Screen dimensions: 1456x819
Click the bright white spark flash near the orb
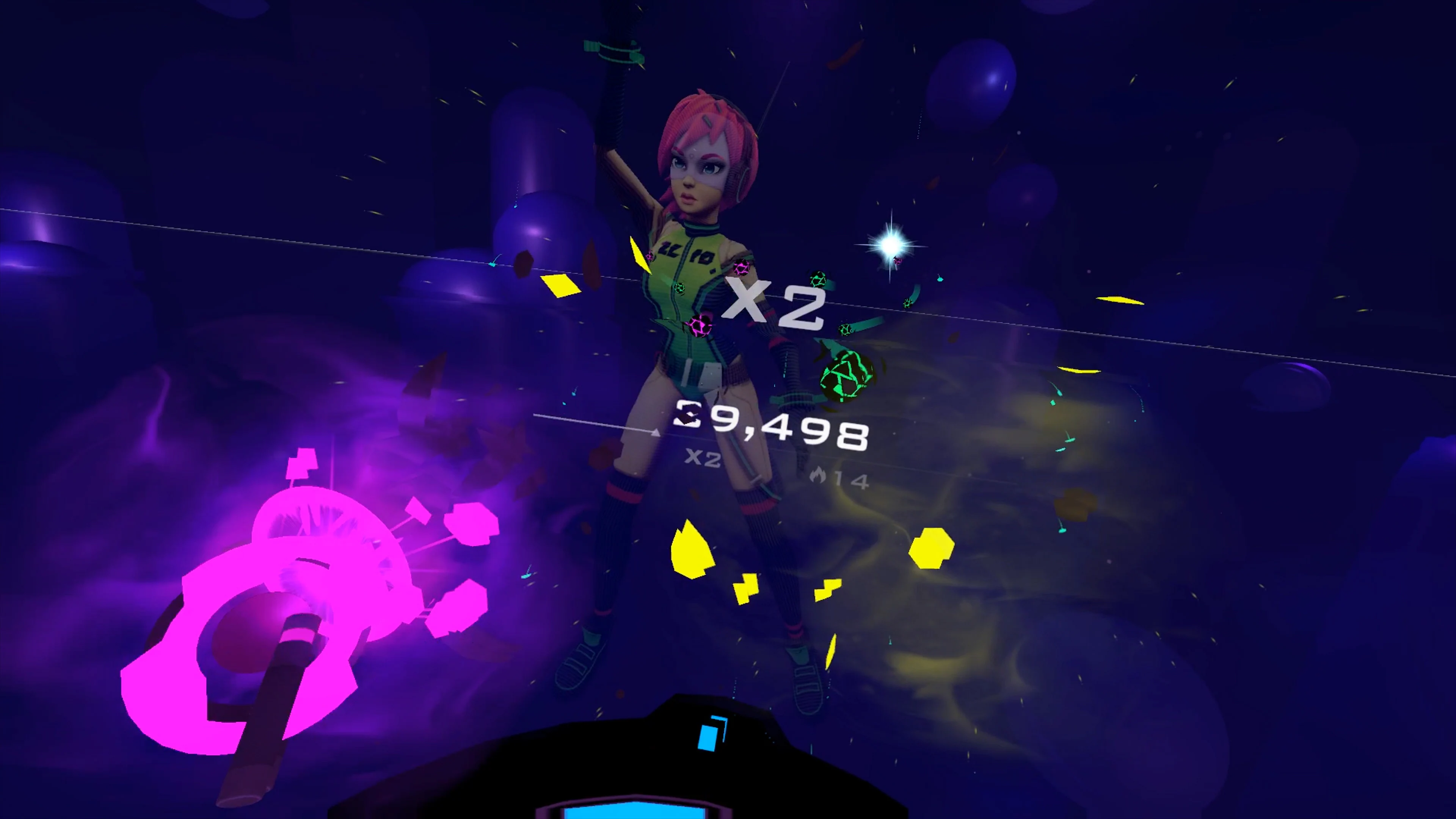tap(892, 246)
